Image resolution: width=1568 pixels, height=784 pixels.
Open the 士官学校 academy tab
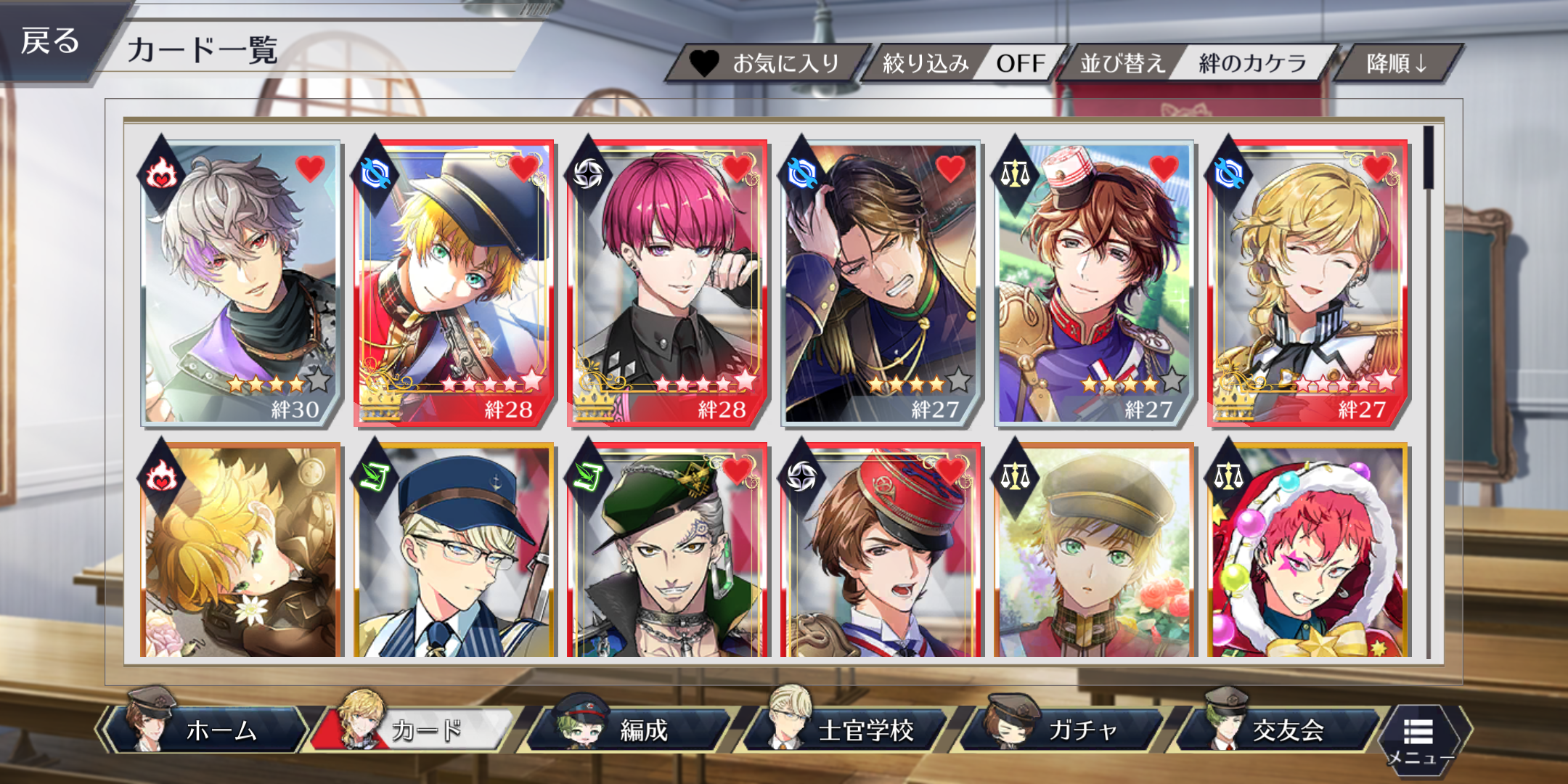(849, 730)
